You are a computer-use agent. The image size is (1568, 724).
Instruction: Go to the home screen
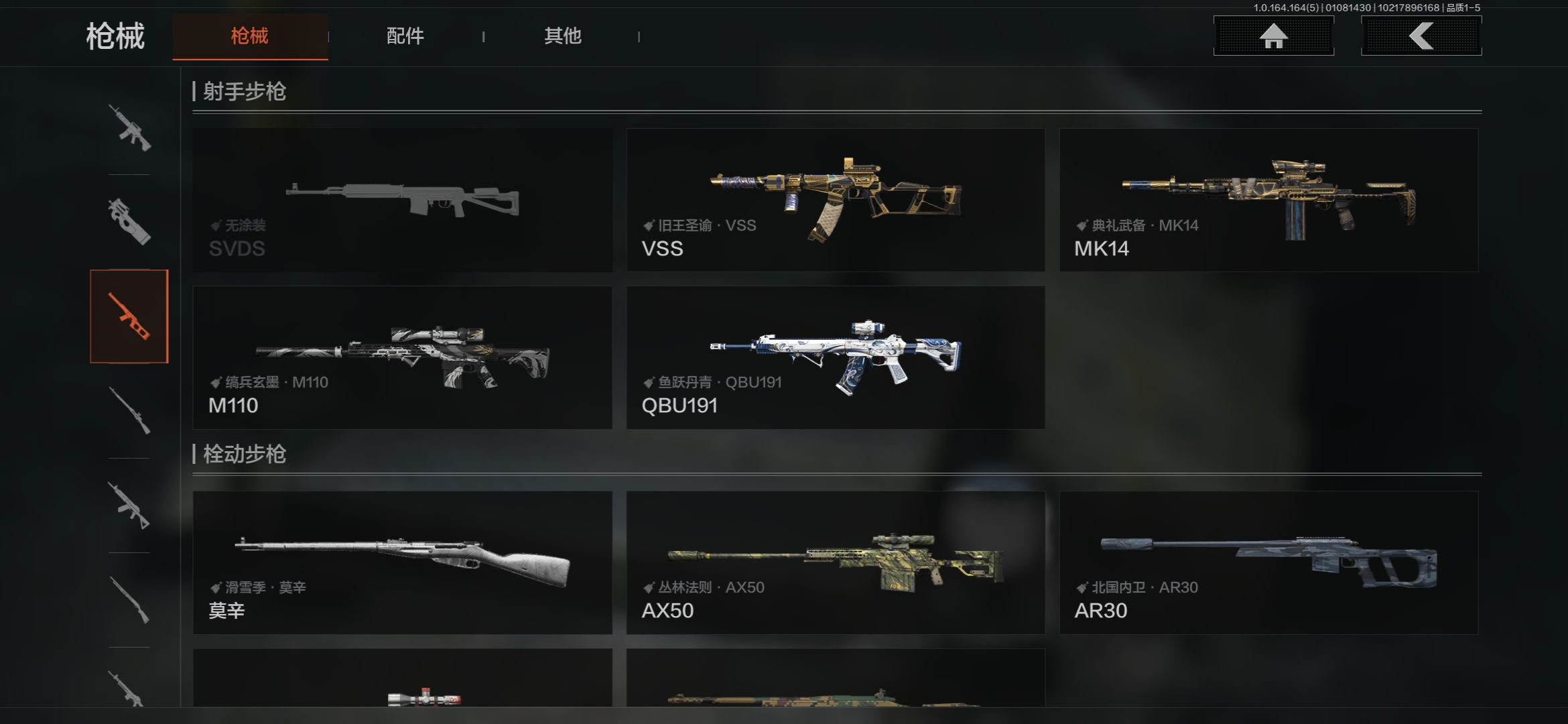click(1273, 36)
